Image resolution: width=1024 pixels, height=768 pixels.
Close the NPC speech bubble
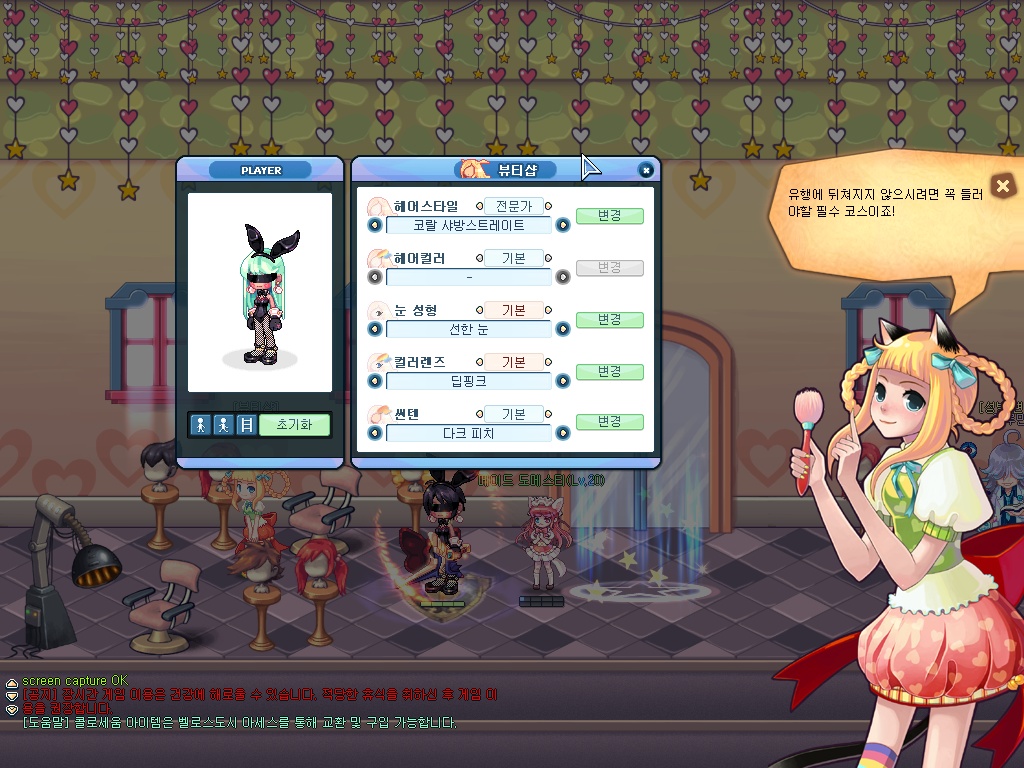pyautogui.click(x=1003, y=185)
